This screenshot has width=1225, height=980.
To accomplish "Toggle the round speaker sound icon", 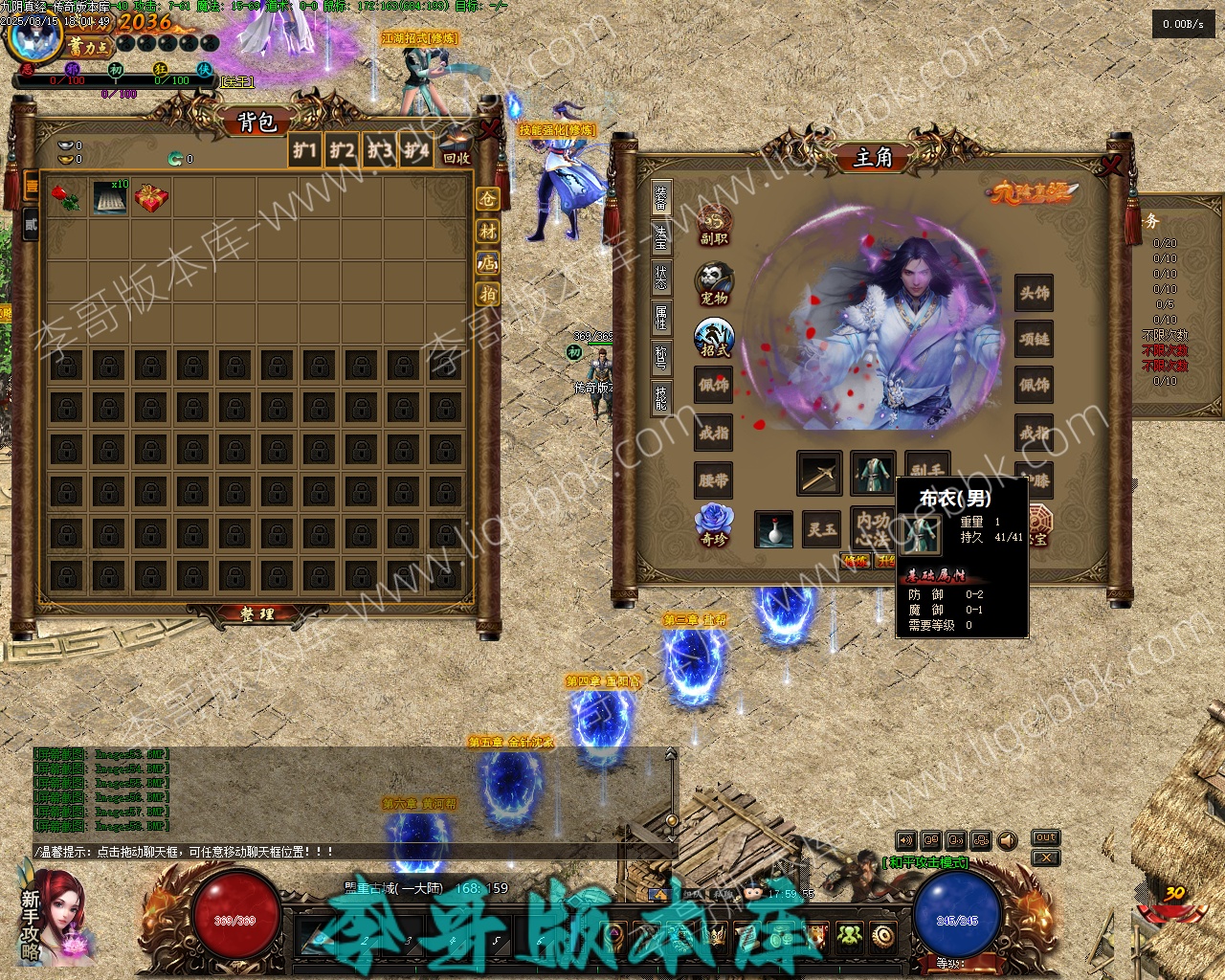I will point(1007,841).
